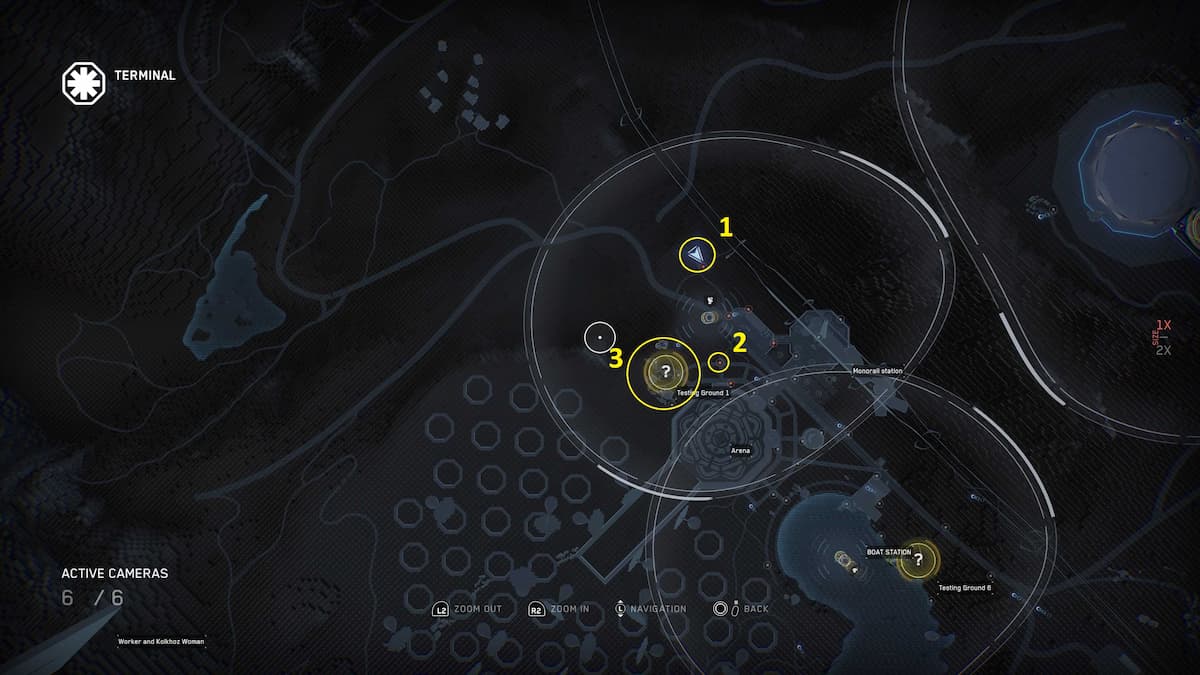Image resolution: width=1200 pixels, height=675 pixels.
Task: Choose the 1X map size option
Action: [x=1163, y=326]
